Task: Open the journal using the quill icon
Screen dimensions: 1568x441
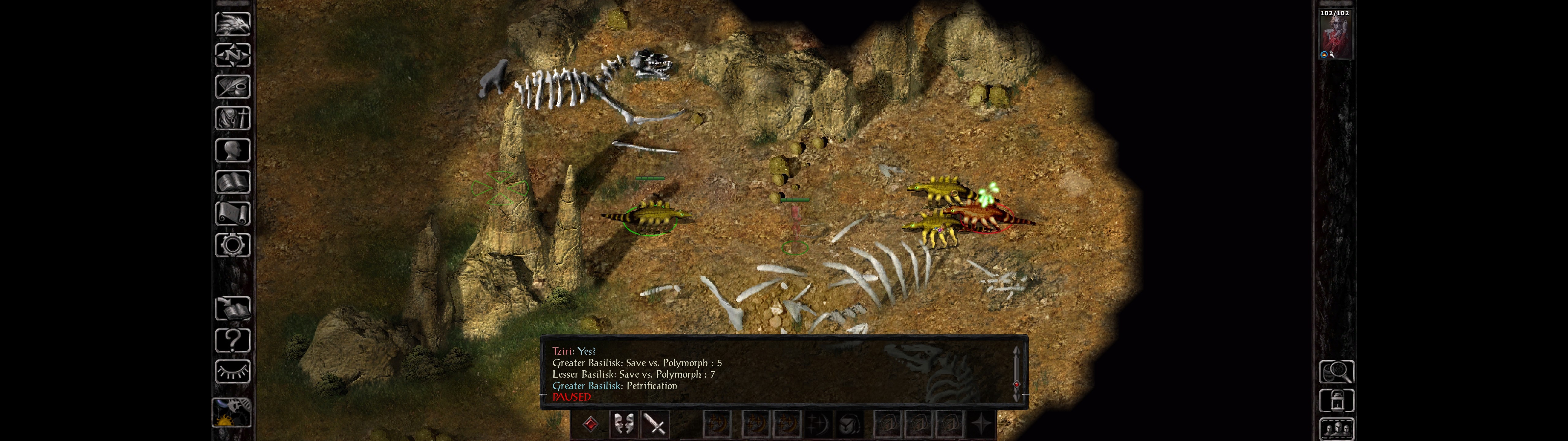Action: (232, 87)
